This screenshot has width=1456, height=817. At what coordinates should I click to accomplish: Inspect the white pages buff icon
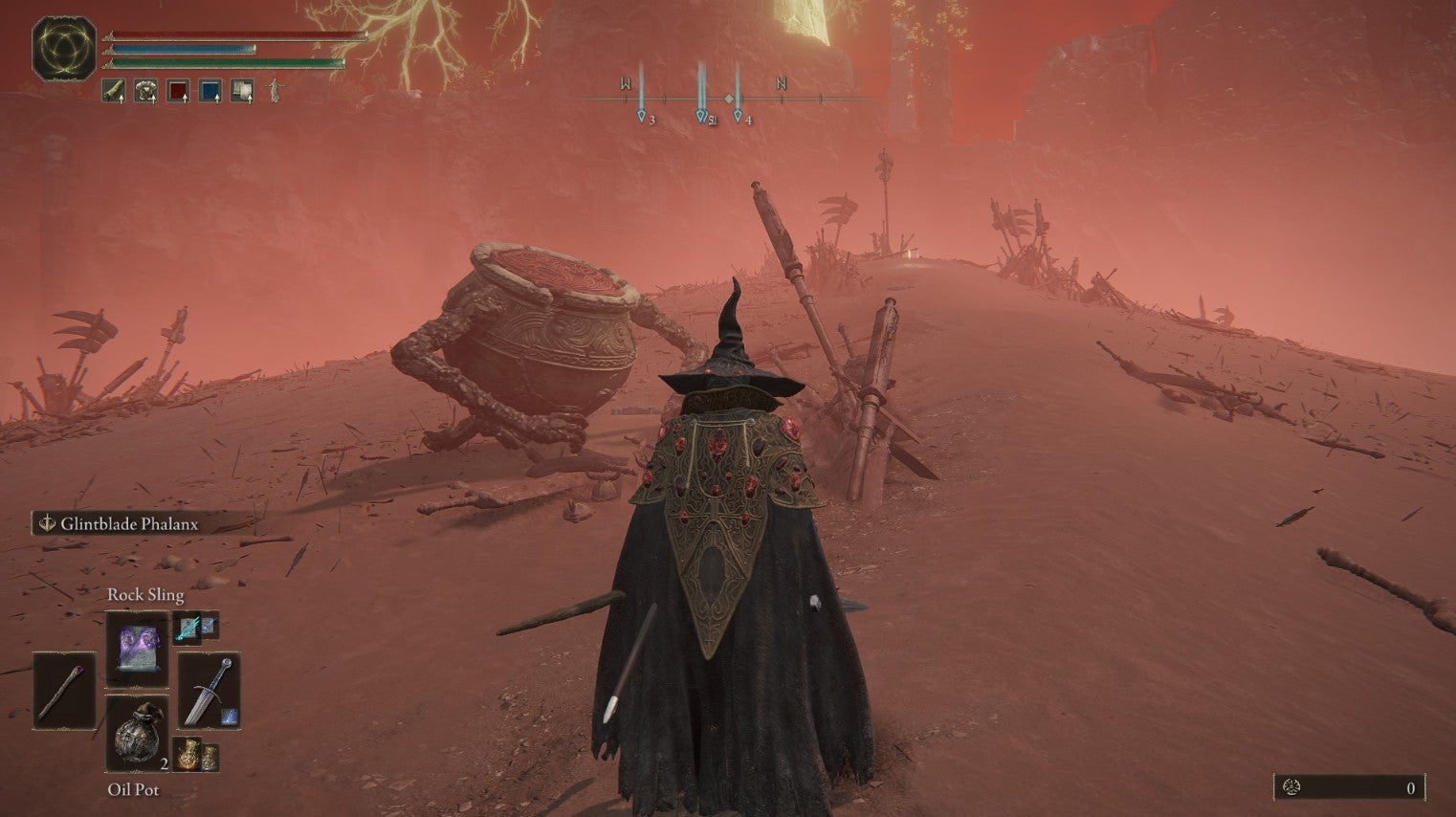pyautogui.click(x=242, y=91)
